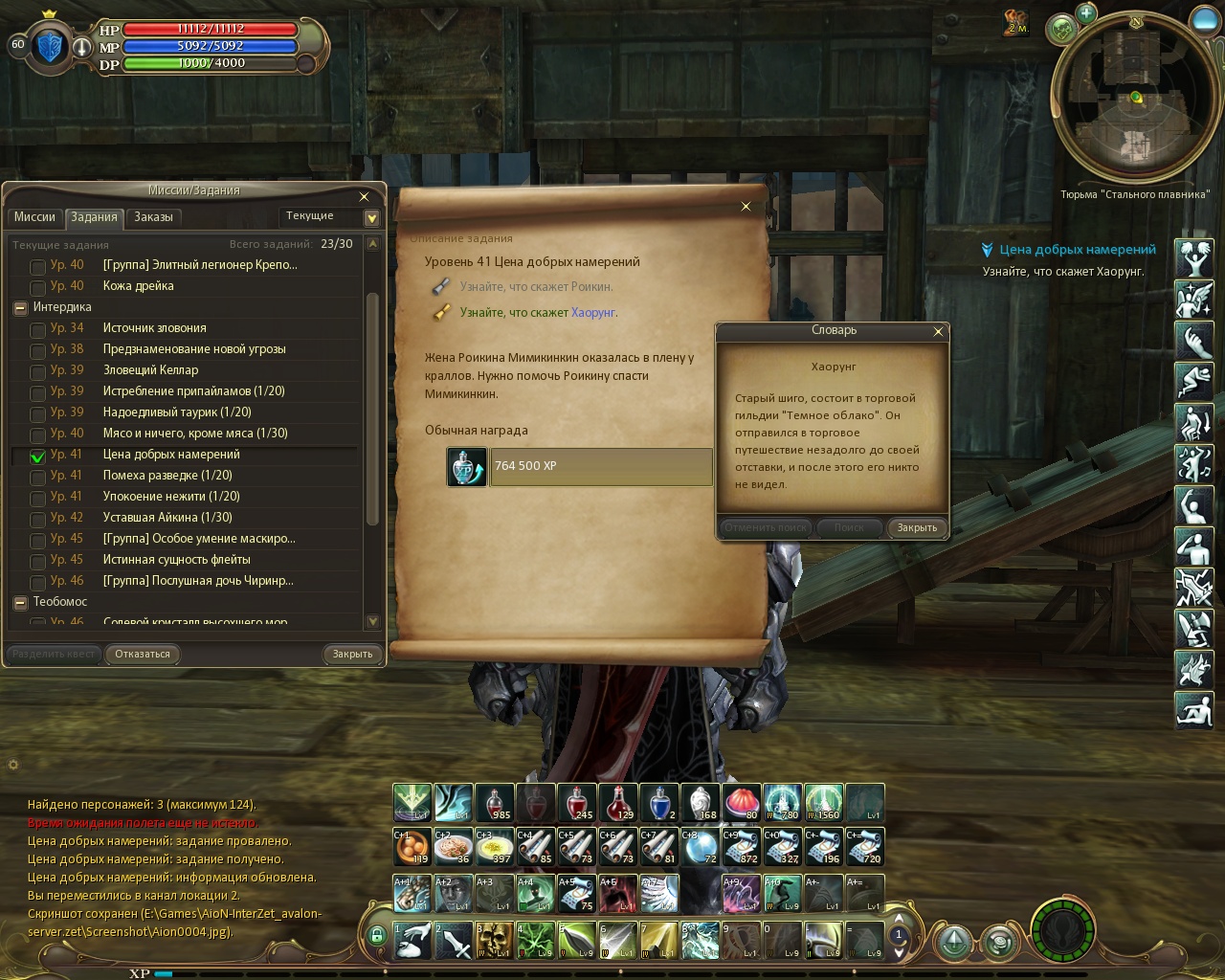Click the Отказаться button
Screen dimensions: 1225x980
143,655
